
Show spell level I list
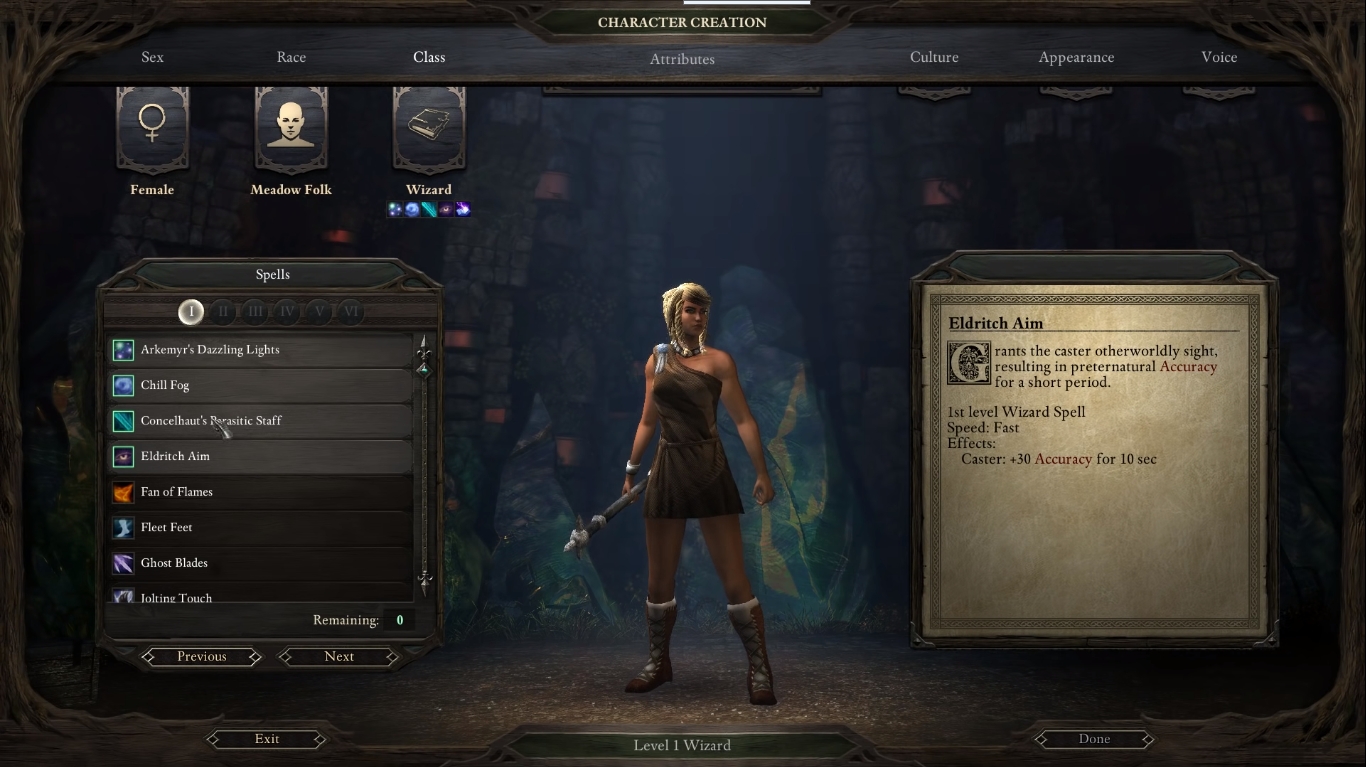tap(191, 312)
